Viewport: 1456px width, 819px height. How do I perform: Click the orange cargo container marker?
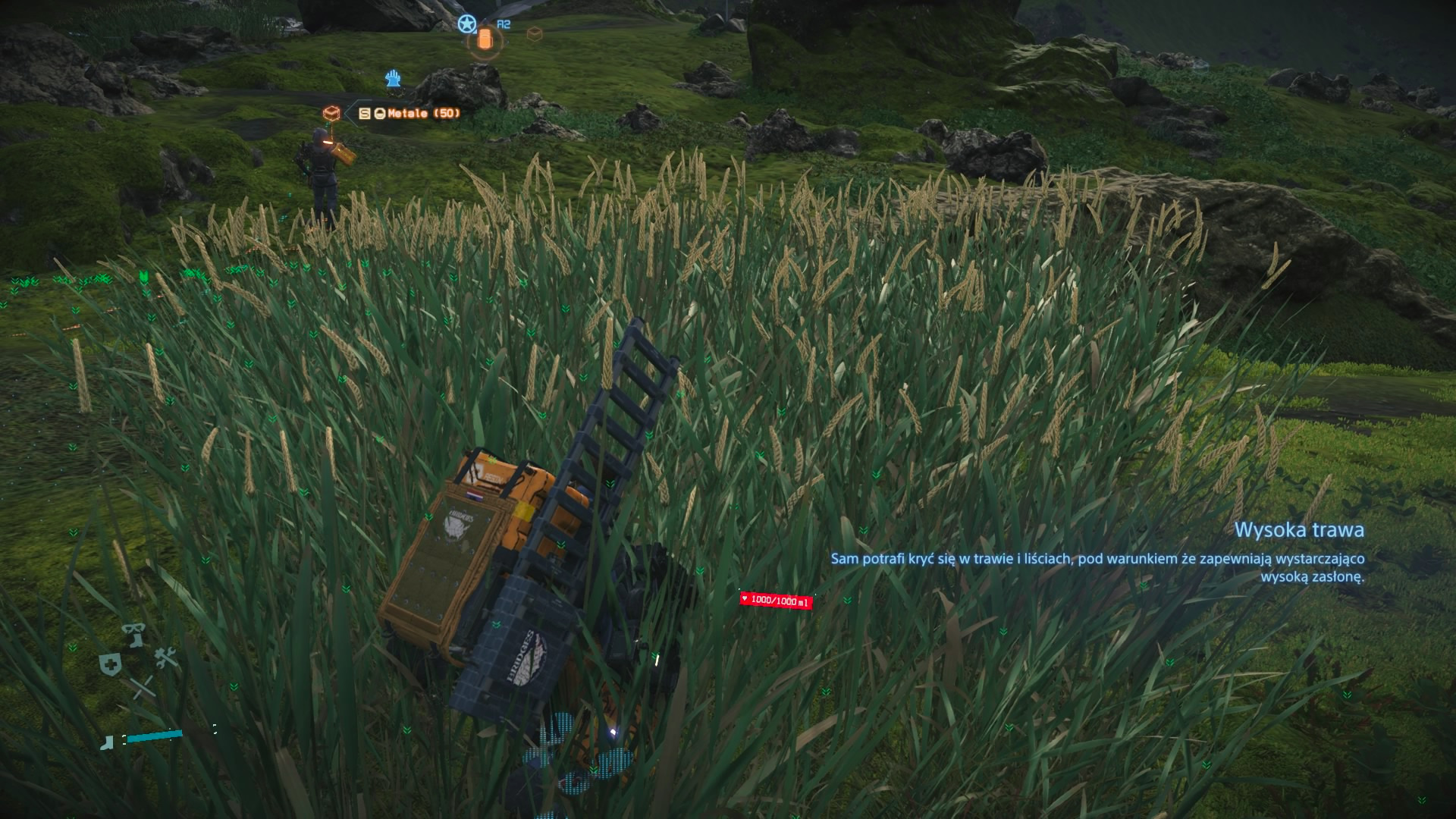click(x=485, y=39)
